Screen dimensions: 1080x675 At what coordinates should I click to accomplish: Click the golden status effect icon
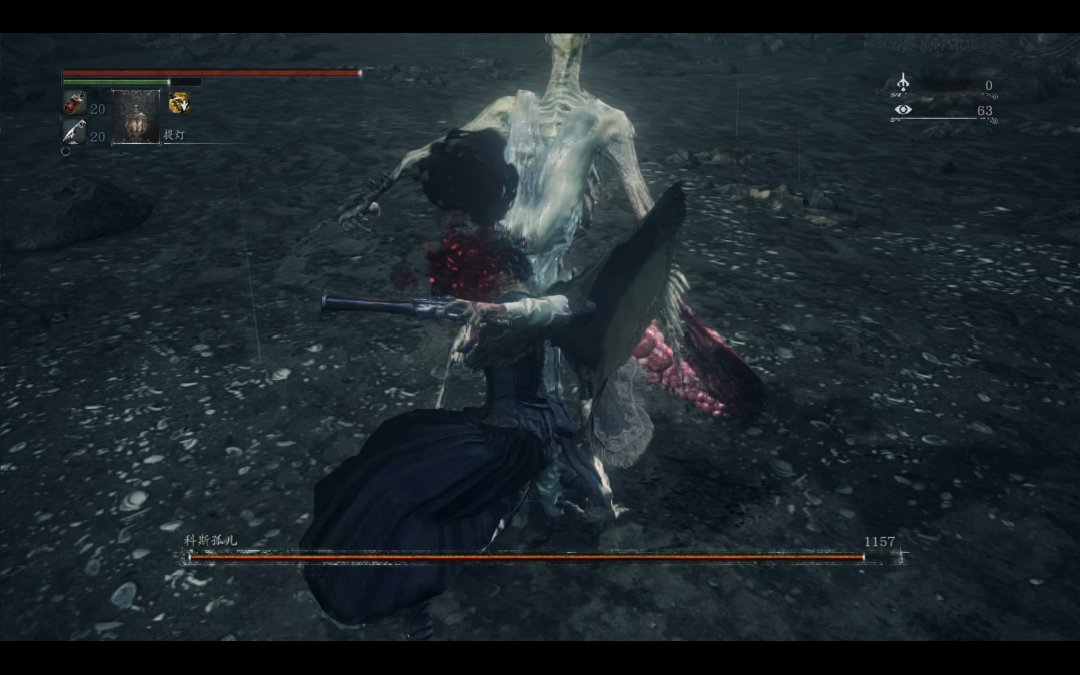click(x=179, y=102)
